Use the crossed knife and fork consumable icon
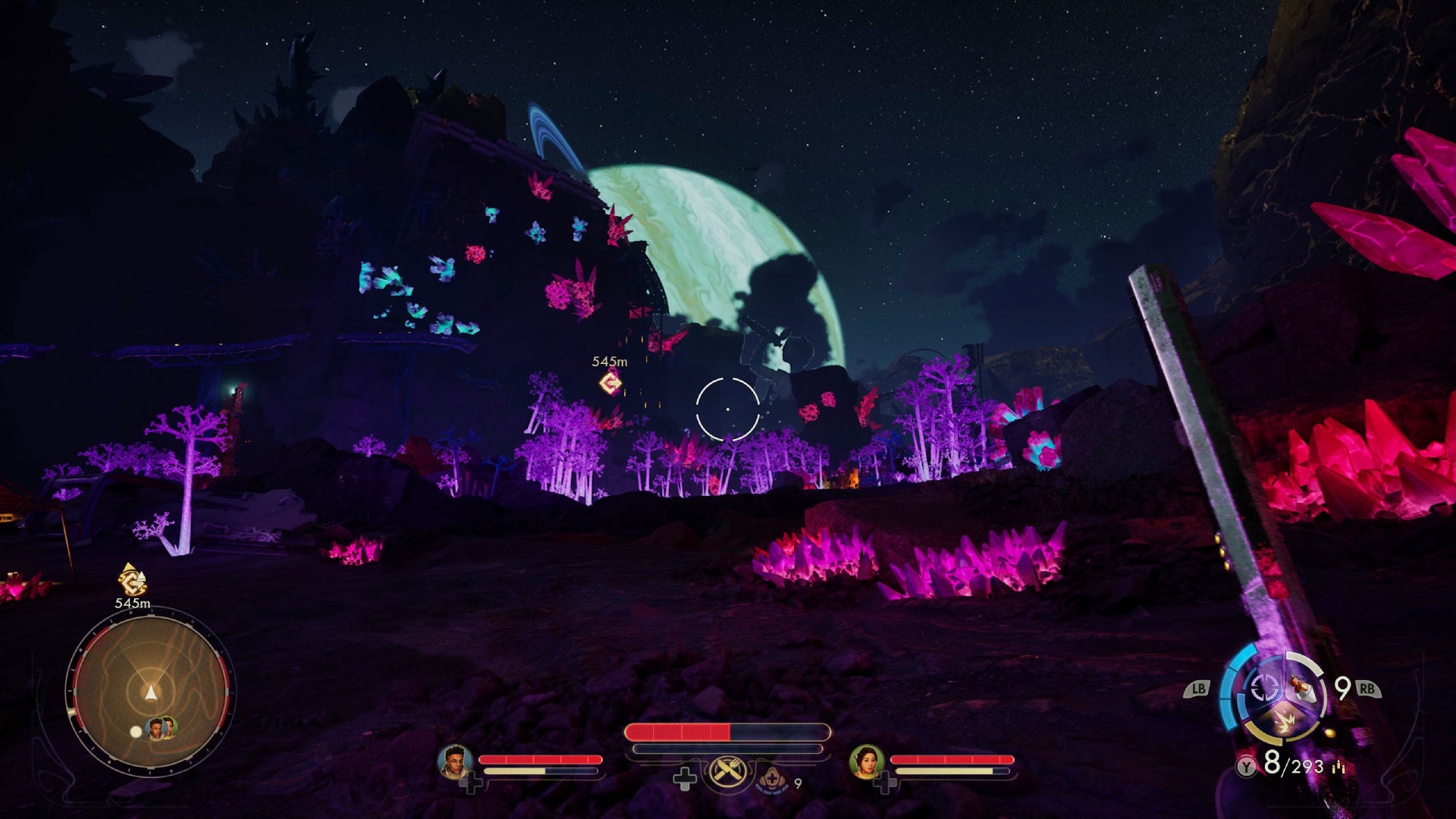 [x=728, y=774]
